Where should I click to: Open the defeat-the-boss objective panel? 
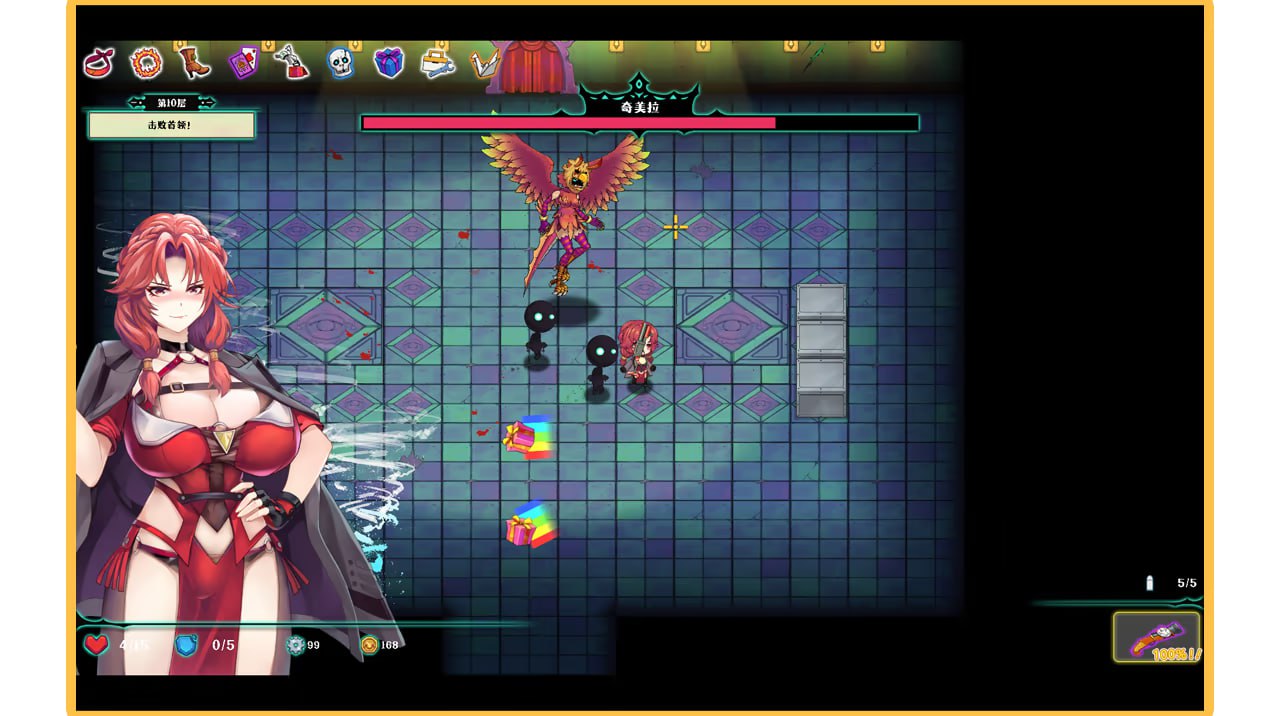point(171,125)
